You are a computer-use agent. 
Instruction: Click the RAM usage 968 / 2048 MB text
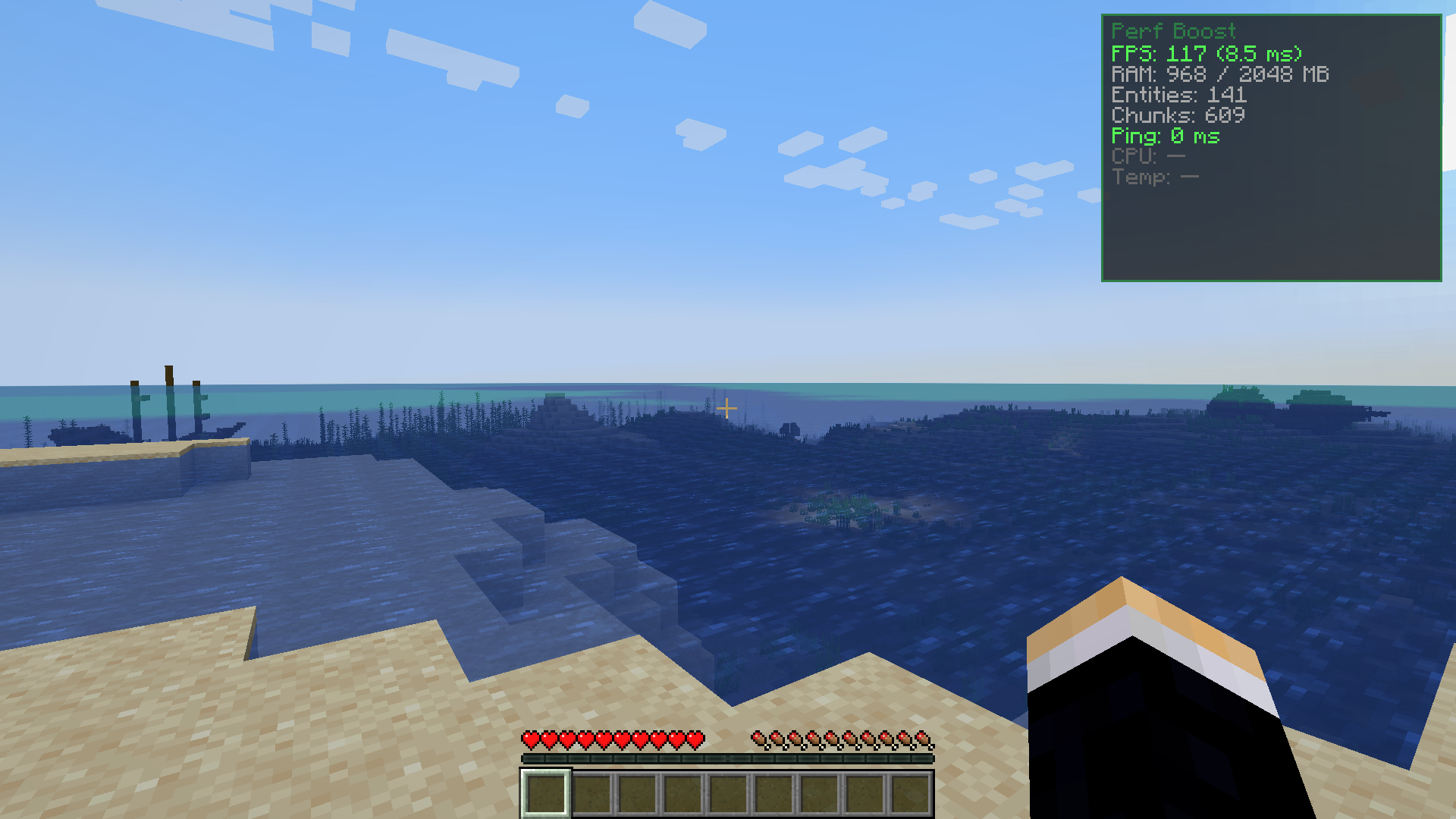tap(1219, 74)
